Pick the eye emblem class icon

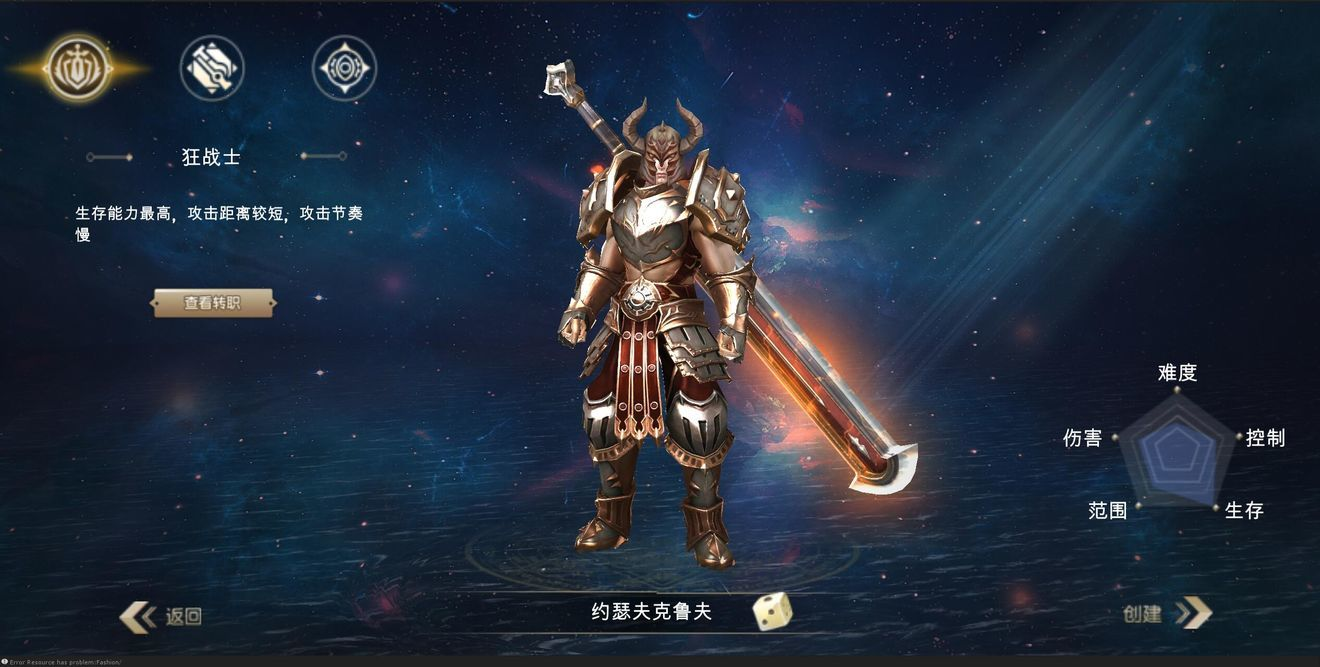(344, 68)
